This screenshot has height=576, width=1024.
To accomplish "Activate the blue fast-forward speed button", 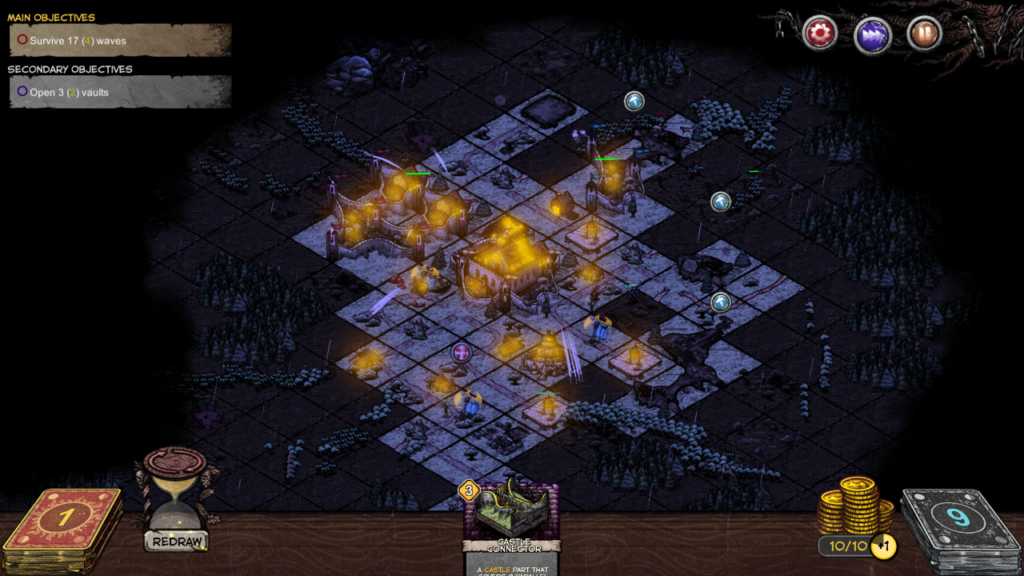I will click(x=872, y=34).
